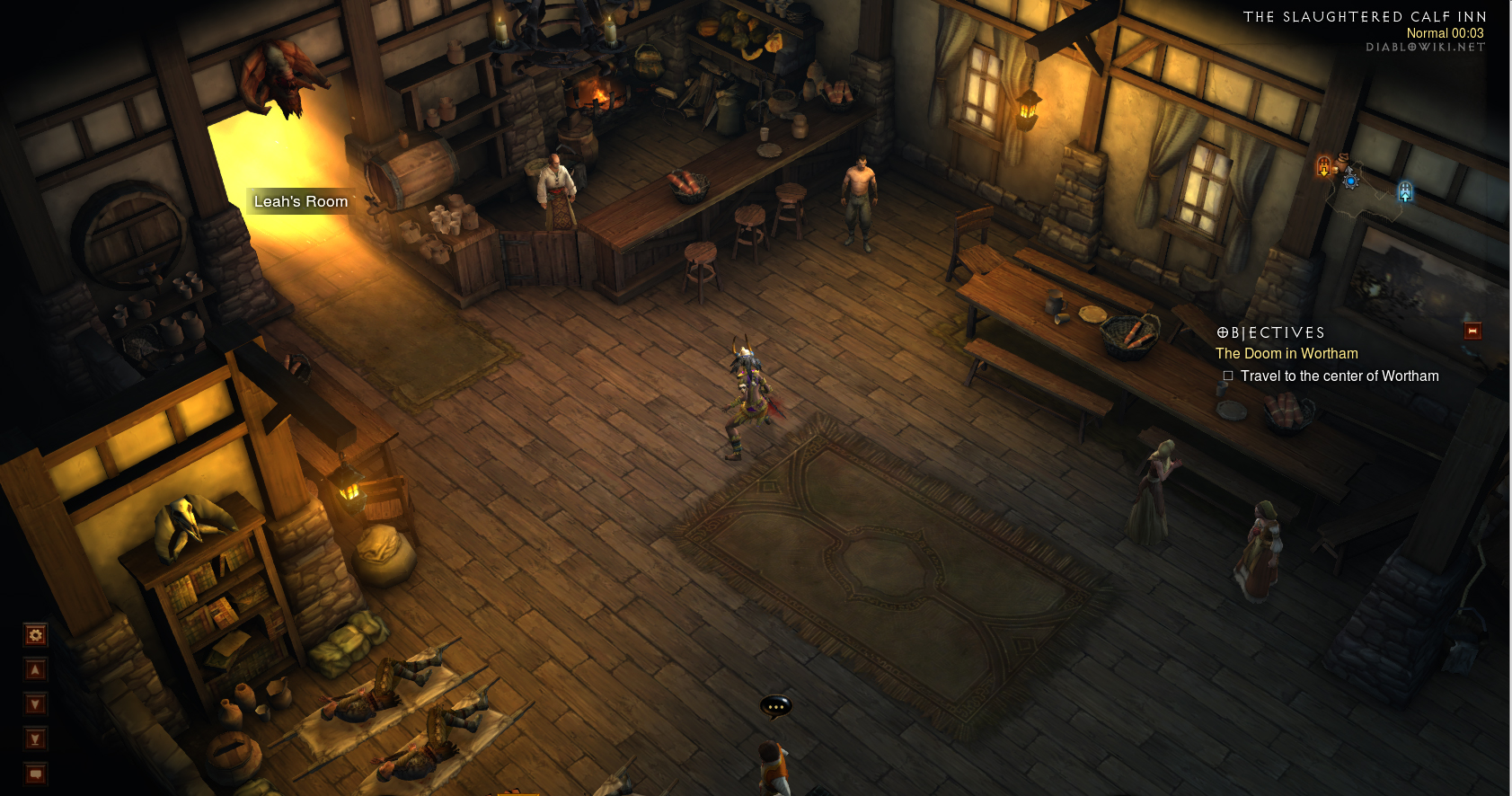The width and height of the screenshot is (1512, 796).
Task: Click the upward arrow chat scroll button
Action: [x=35, y=669]
